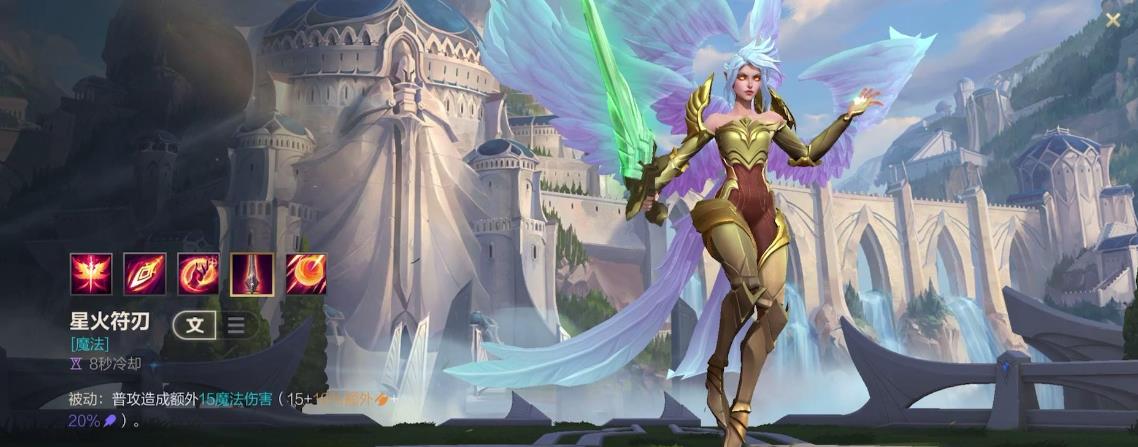1138x447 pixels.
Task: Select the highlighted 星火符刃 sword ability icon
Action: (x=252, y=273)
